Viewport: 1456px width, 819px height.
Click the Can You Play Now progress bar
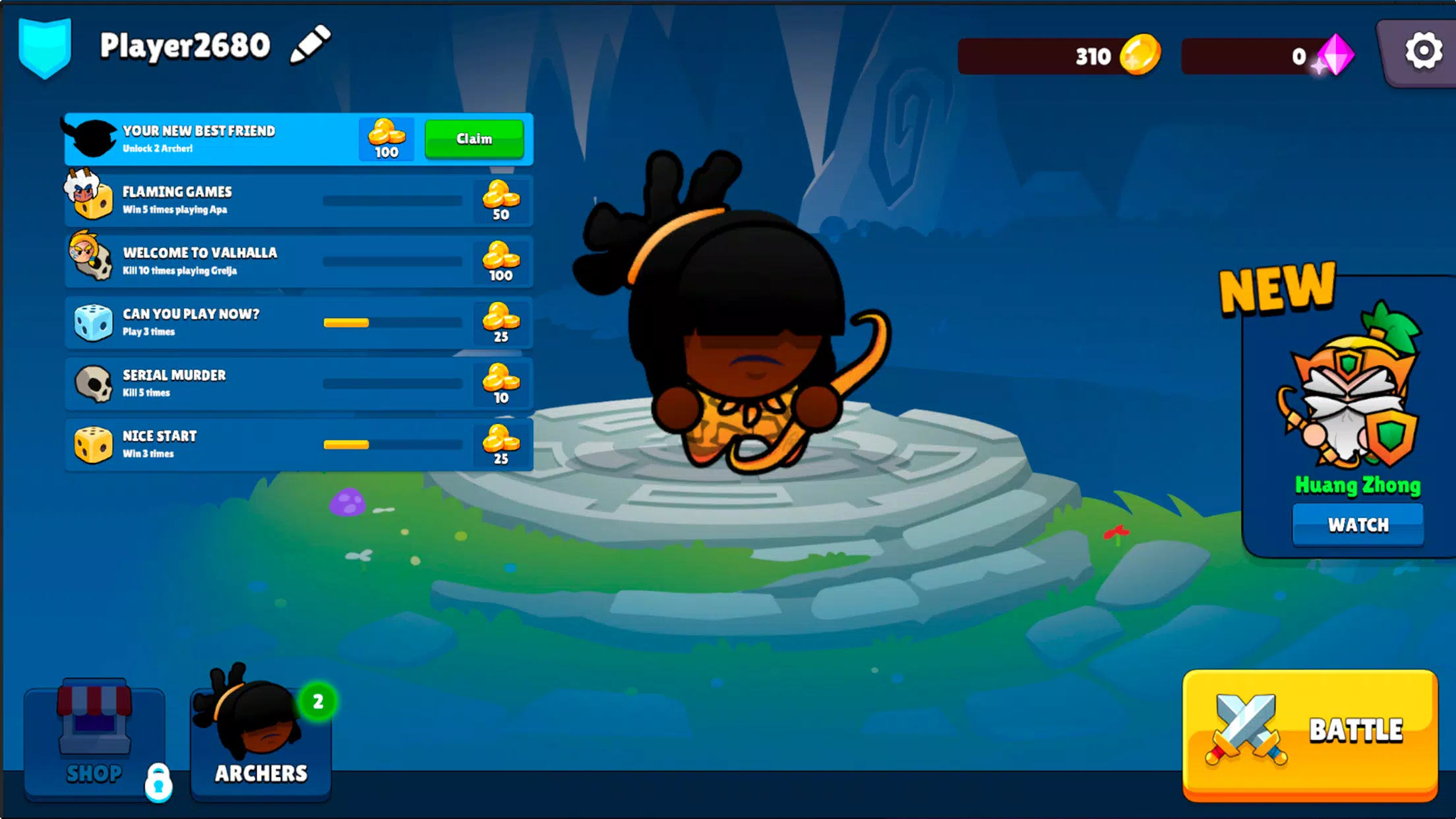coord(392,322)
